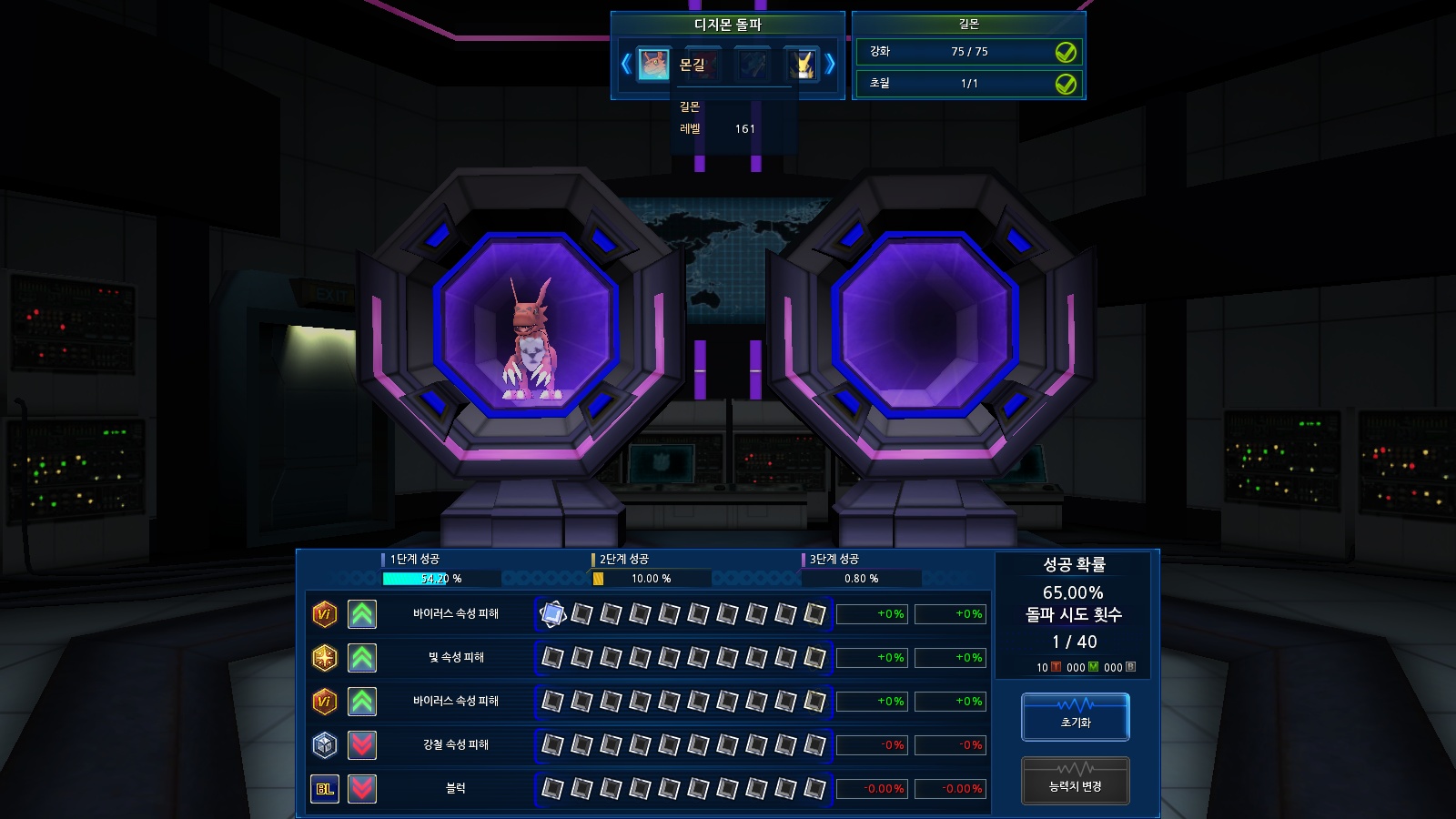Go to the next Digimon with right arrow
Image resolution: width=1456 pixels, height=819 pixels.
[x=830, y=64]
